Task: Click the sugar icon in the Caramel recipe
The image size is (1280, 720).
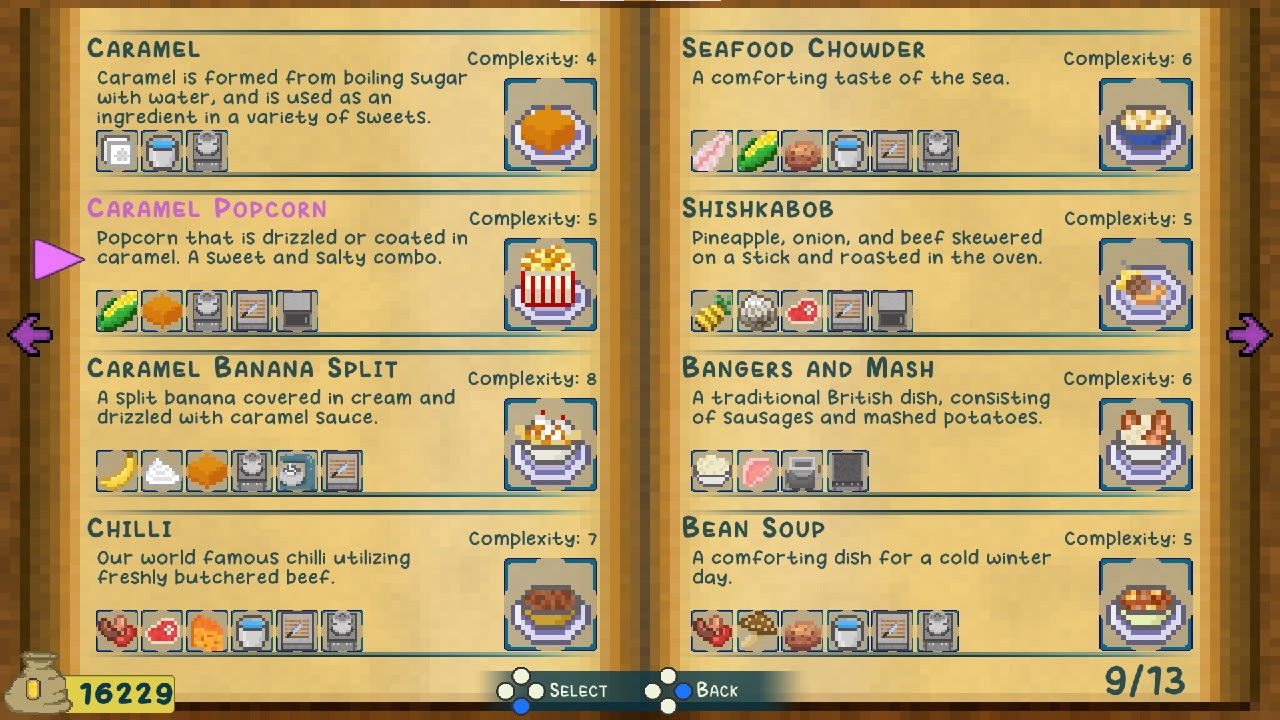Action: tap(117, 150)
